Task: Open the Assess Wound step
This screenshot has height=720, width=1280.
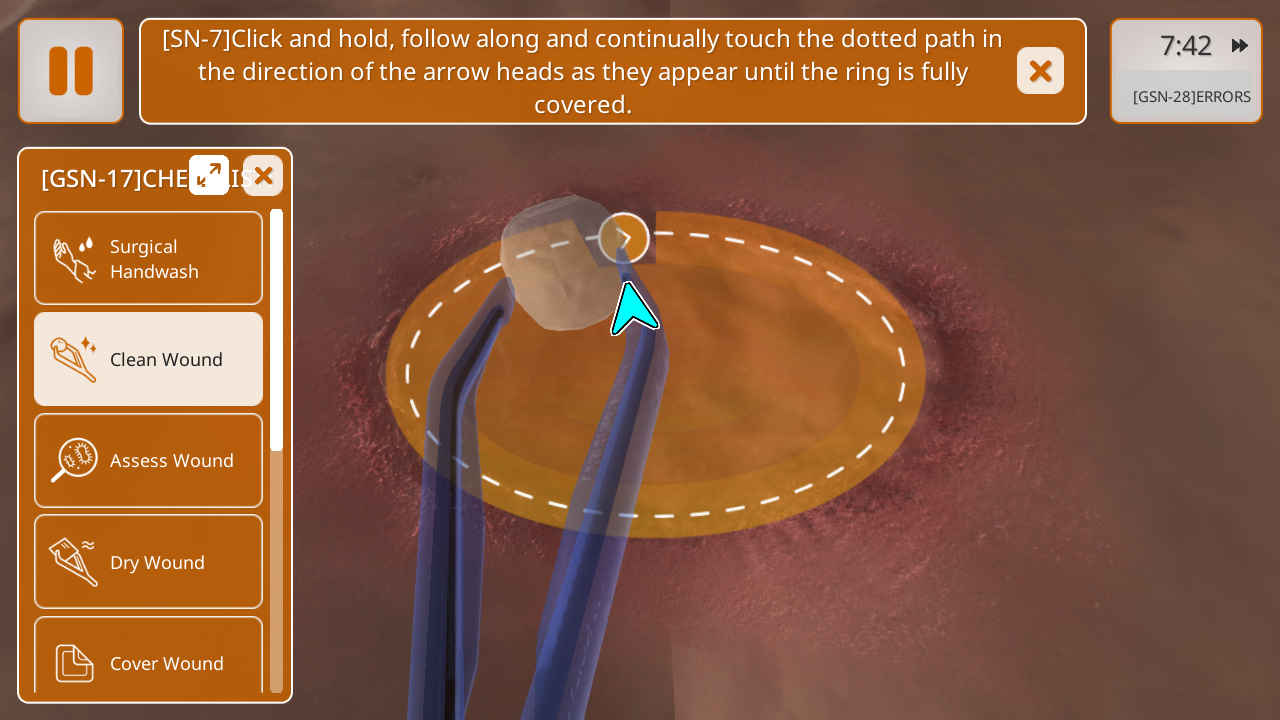Action: click(x=148, y=460)
